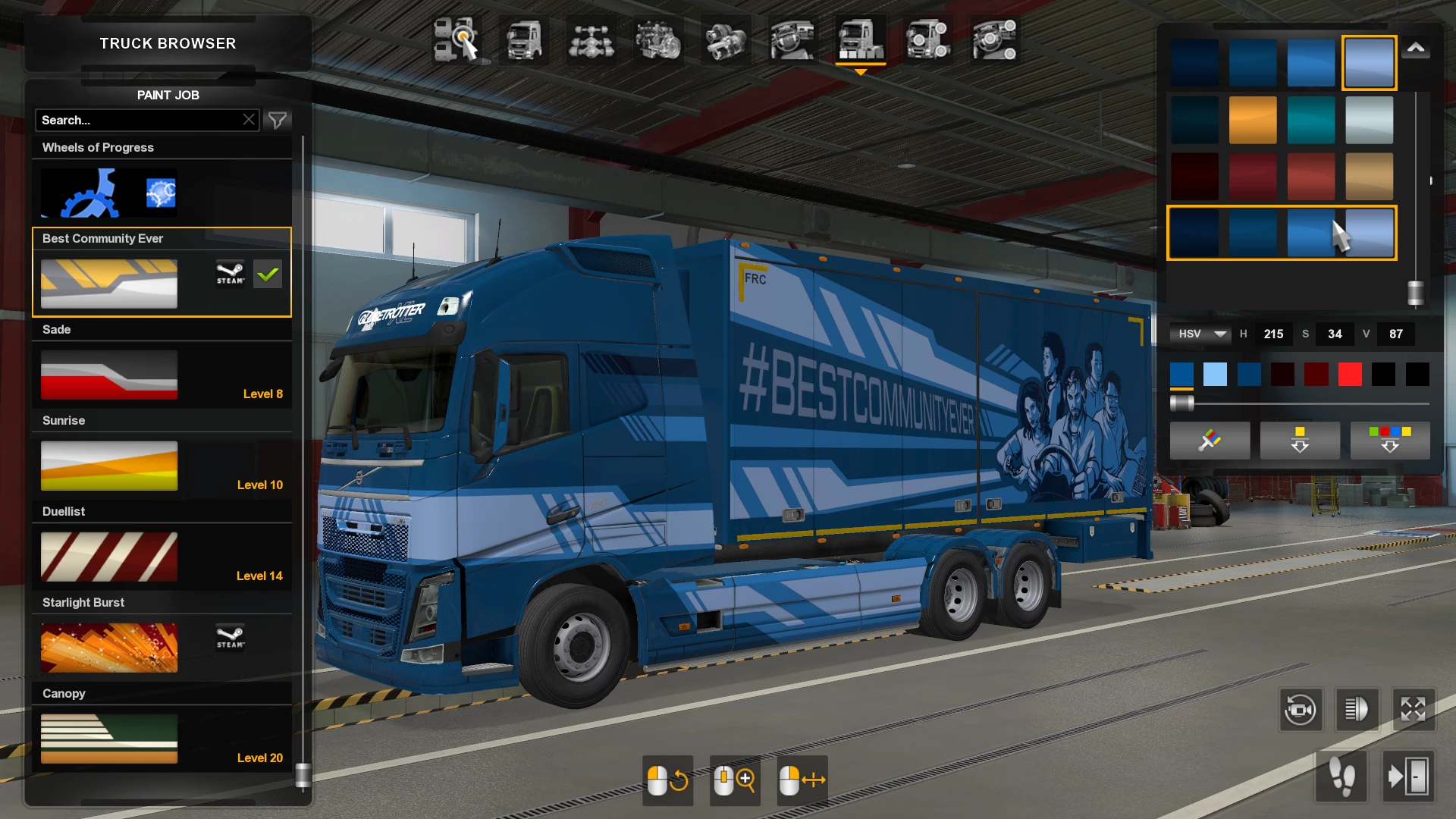Select the Starlight Burst paint job

pos(109,648)
